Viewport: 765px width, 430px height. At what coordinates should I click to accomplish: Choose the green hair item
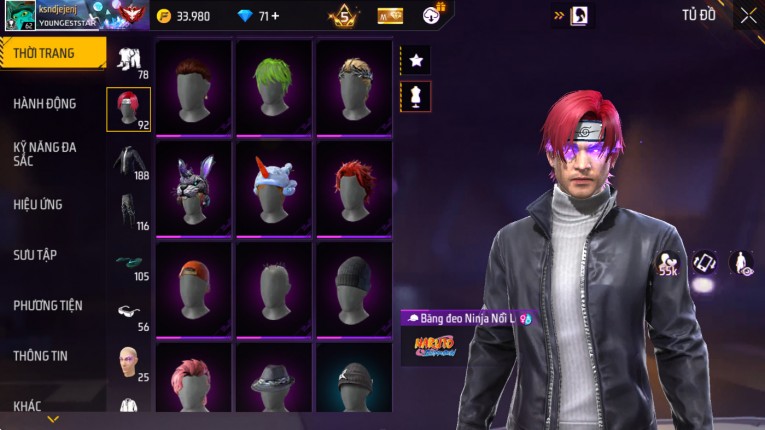coord(273,86)
